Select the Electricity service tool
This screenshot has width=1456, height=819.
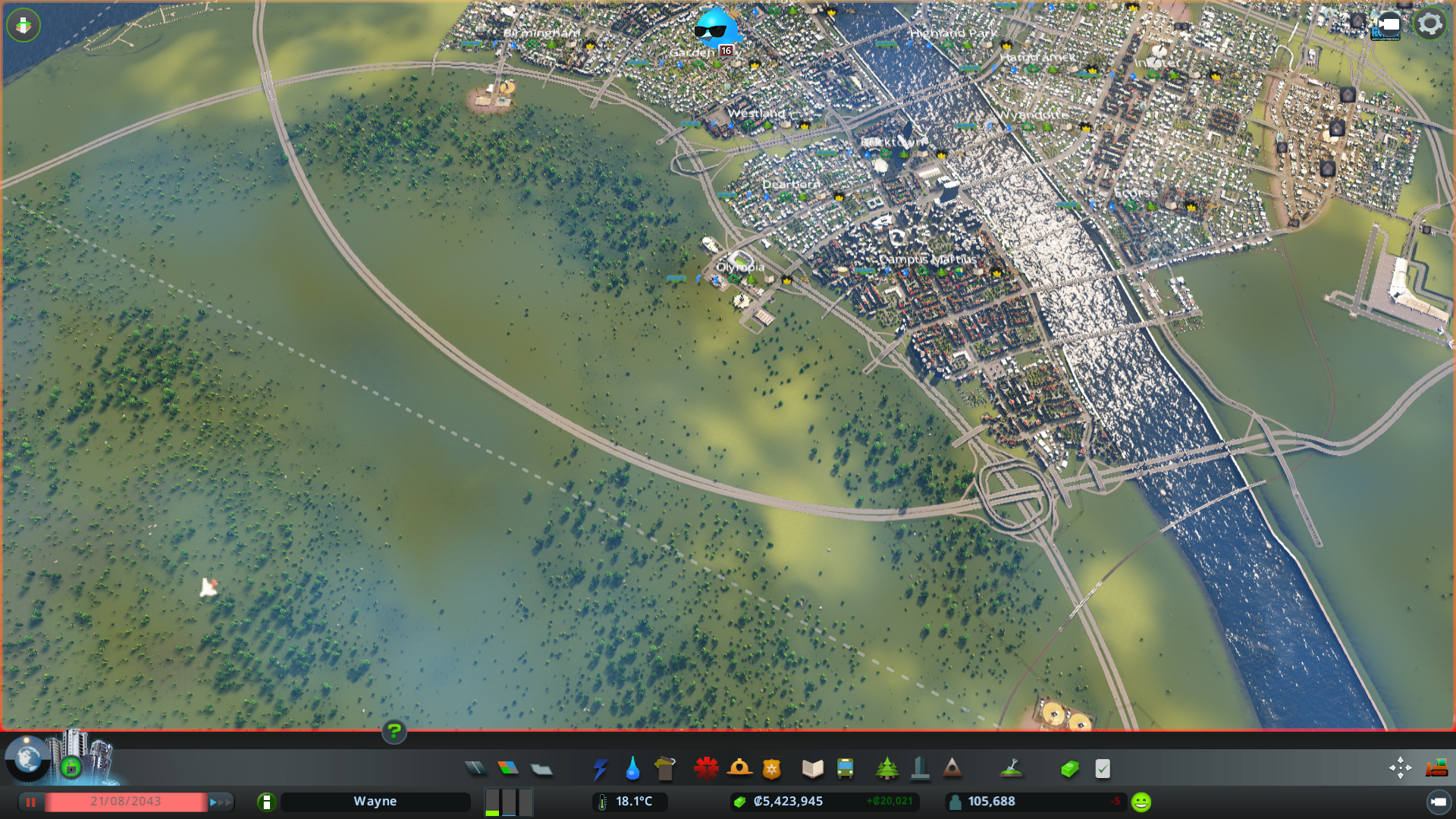tap(601, 768)
